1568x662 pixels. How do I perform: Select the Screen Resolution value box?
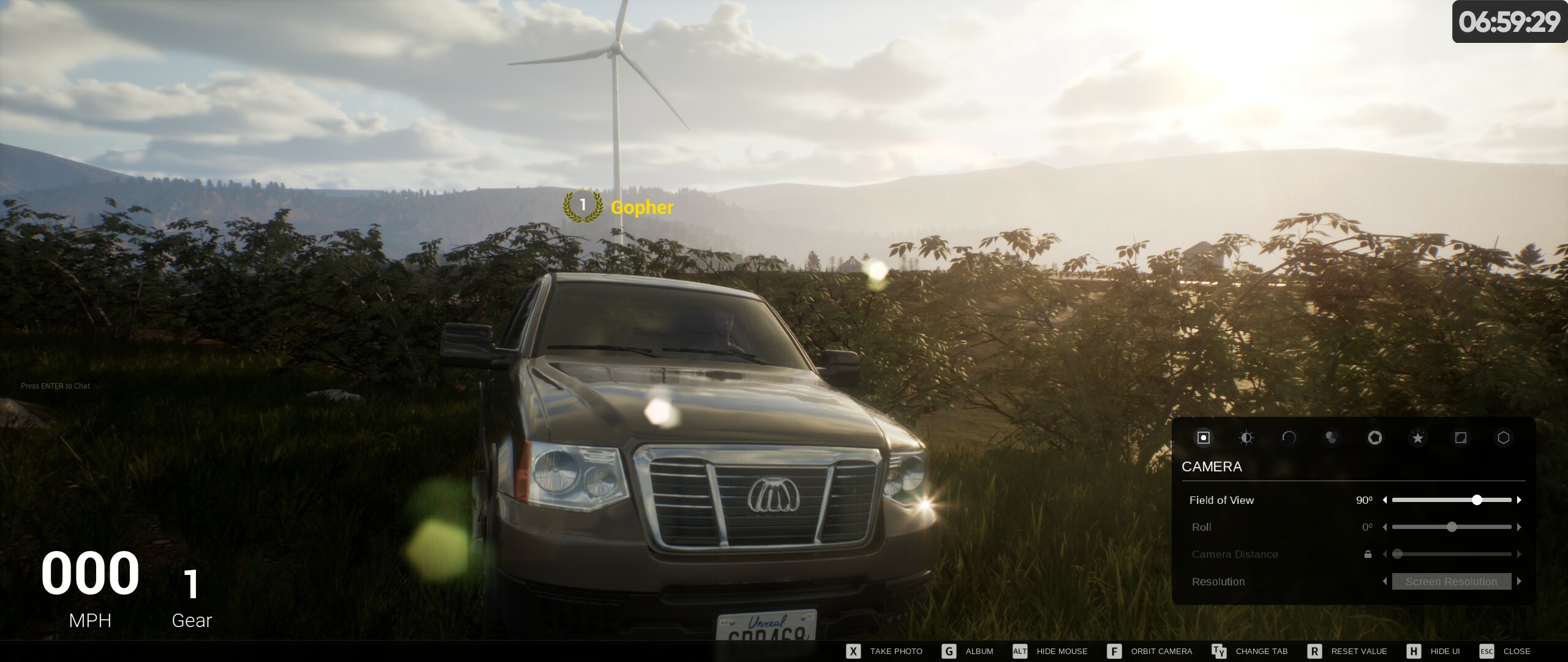click(1451, 582)
